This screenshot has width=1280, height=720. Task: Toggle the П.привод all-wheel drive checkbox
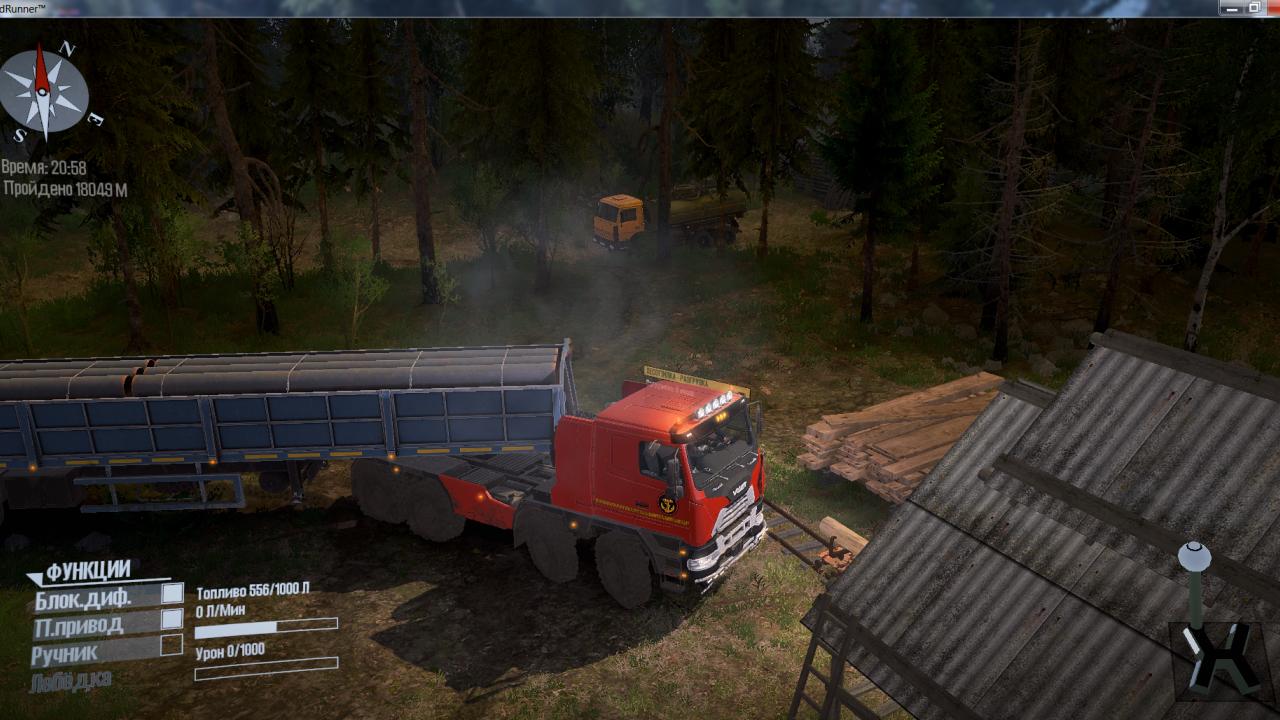(172, 620)
